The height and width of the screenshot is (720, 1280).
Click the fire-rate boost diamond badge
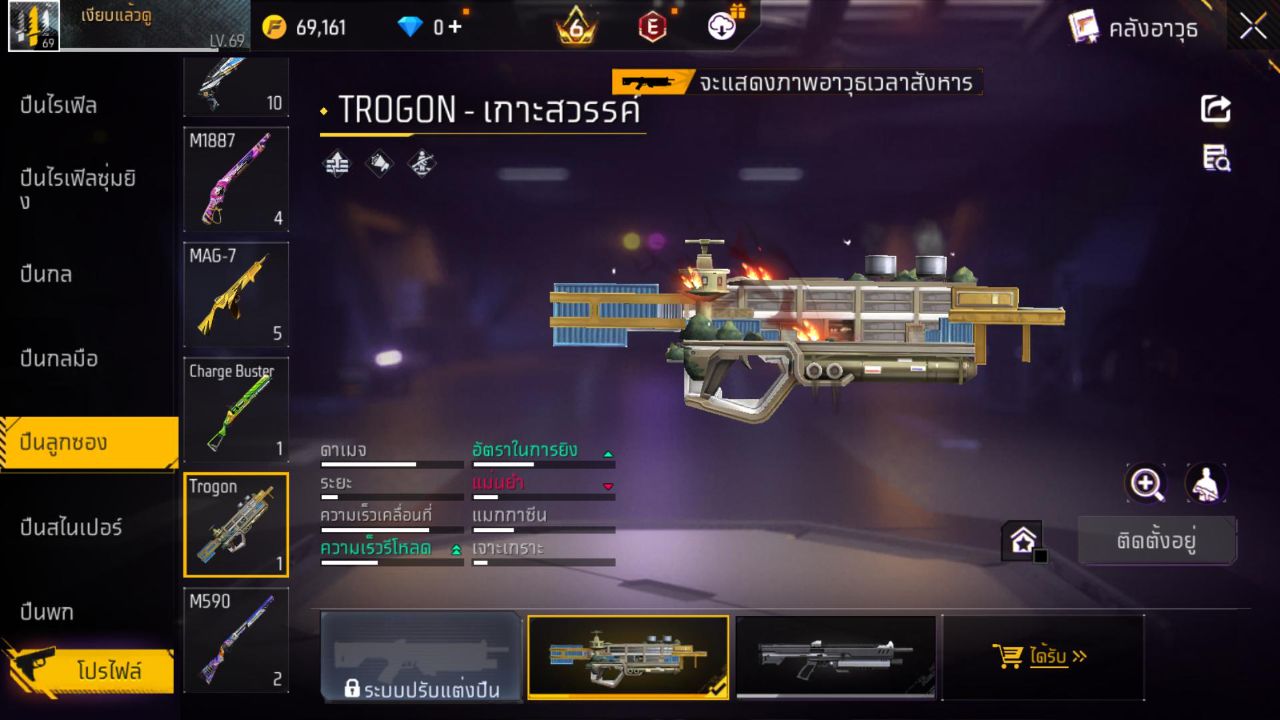point(335,162)
